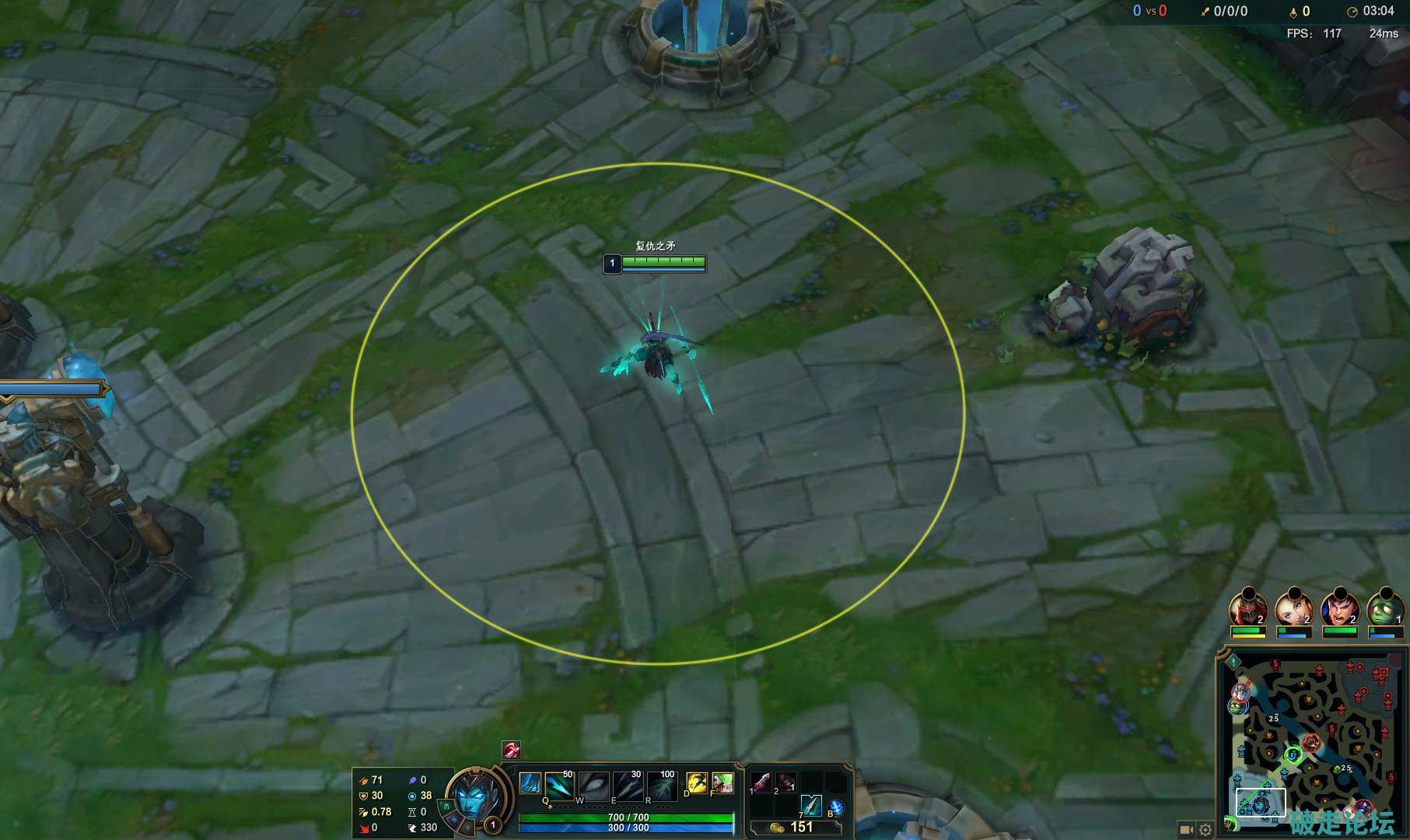Screen dimensions: 1410x840
Task: Activate Kalista's Q ability Pierce
Action: pyautogui.click(x=561, y=786)
